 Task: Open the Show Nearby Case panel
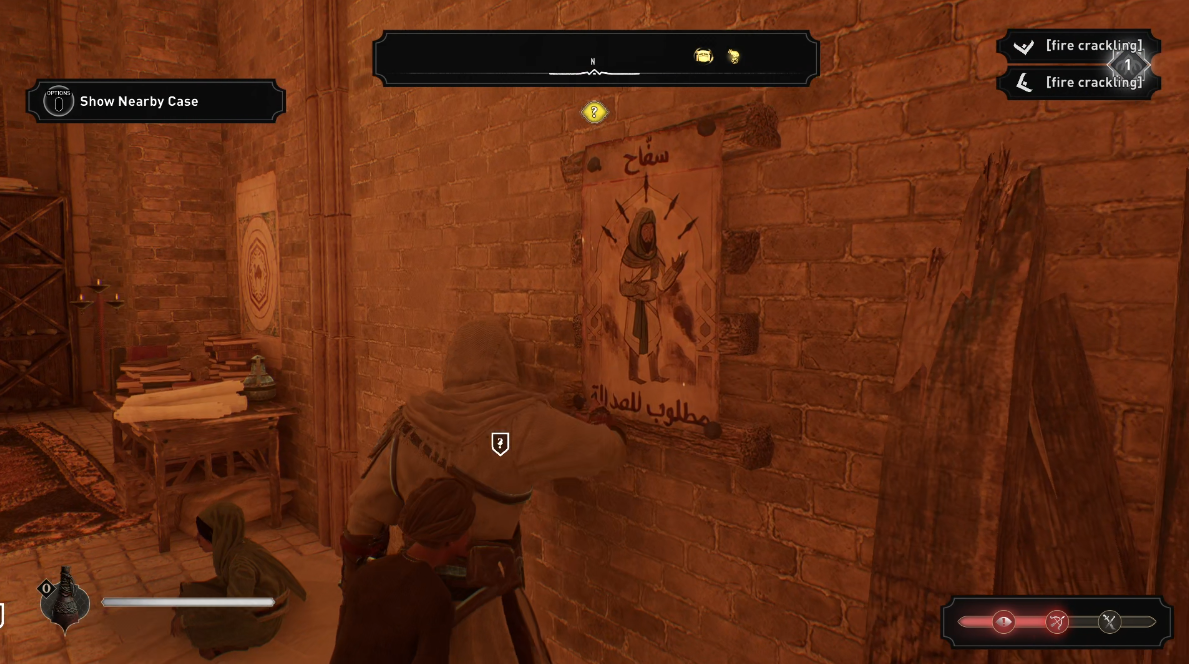[x=156, y=101]
